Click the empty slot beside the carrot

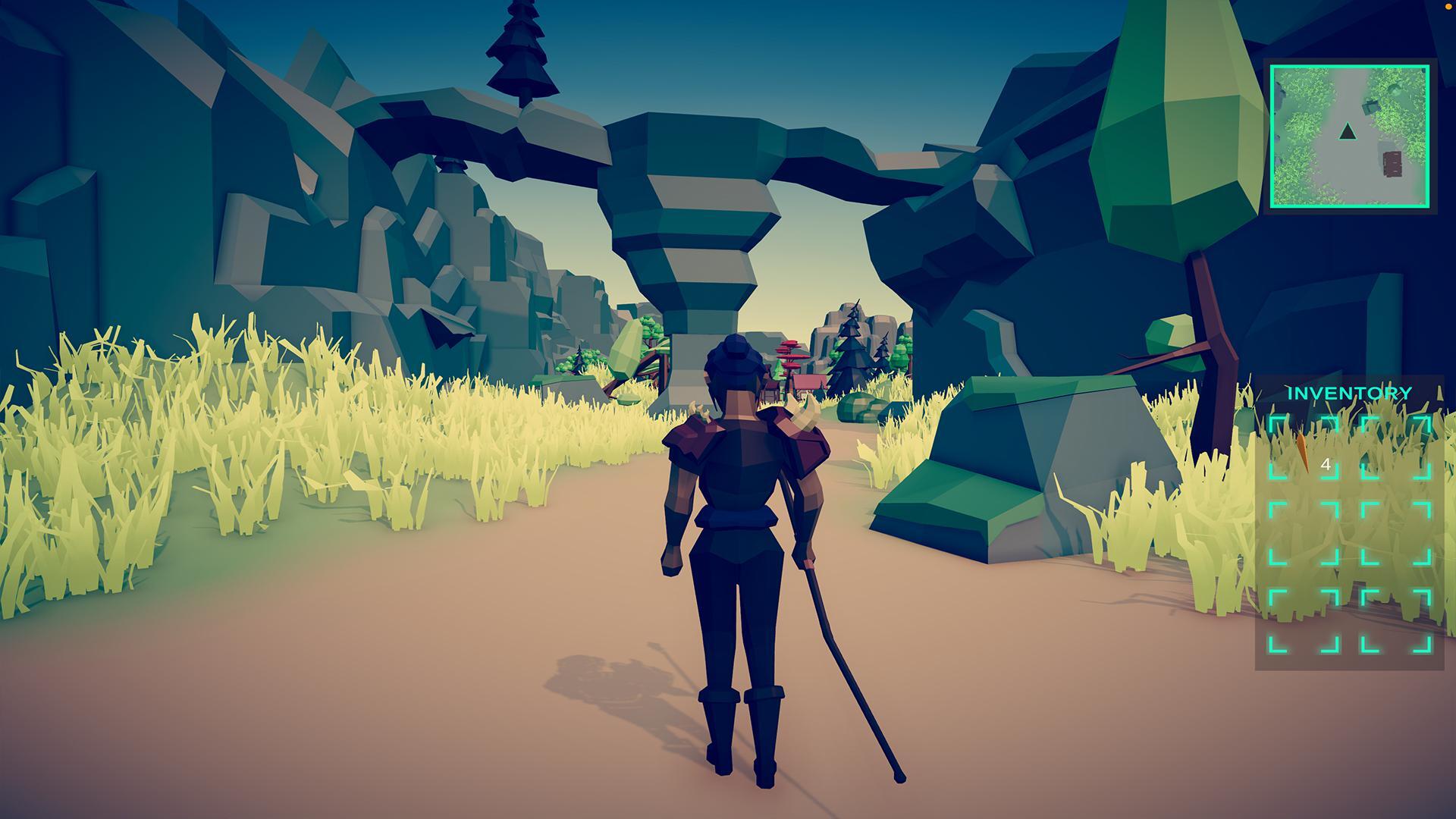click(1395, 446)
